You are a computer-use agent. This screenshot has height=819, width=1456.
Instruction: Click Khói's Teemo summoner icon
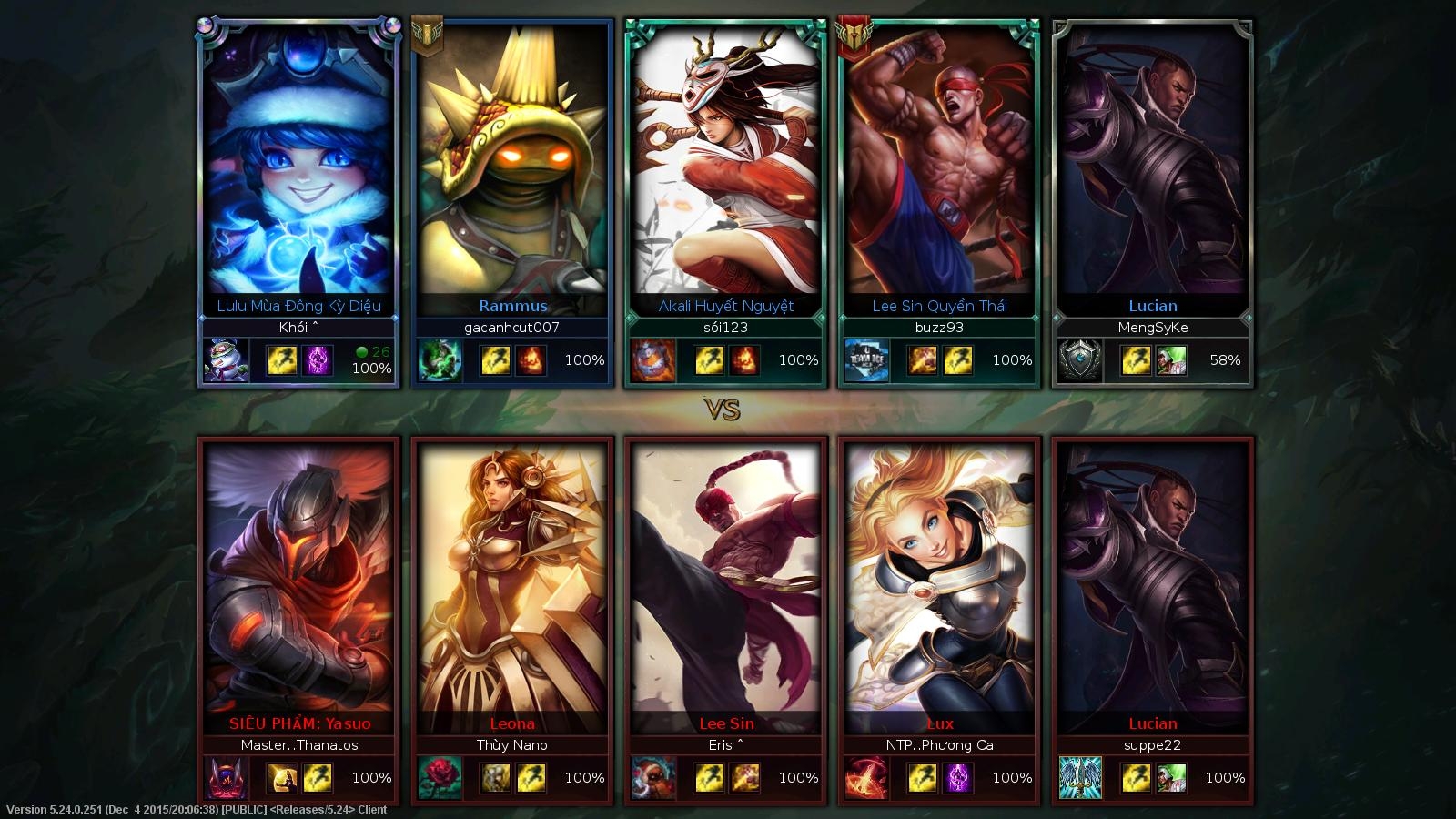[x=227, y=360]
